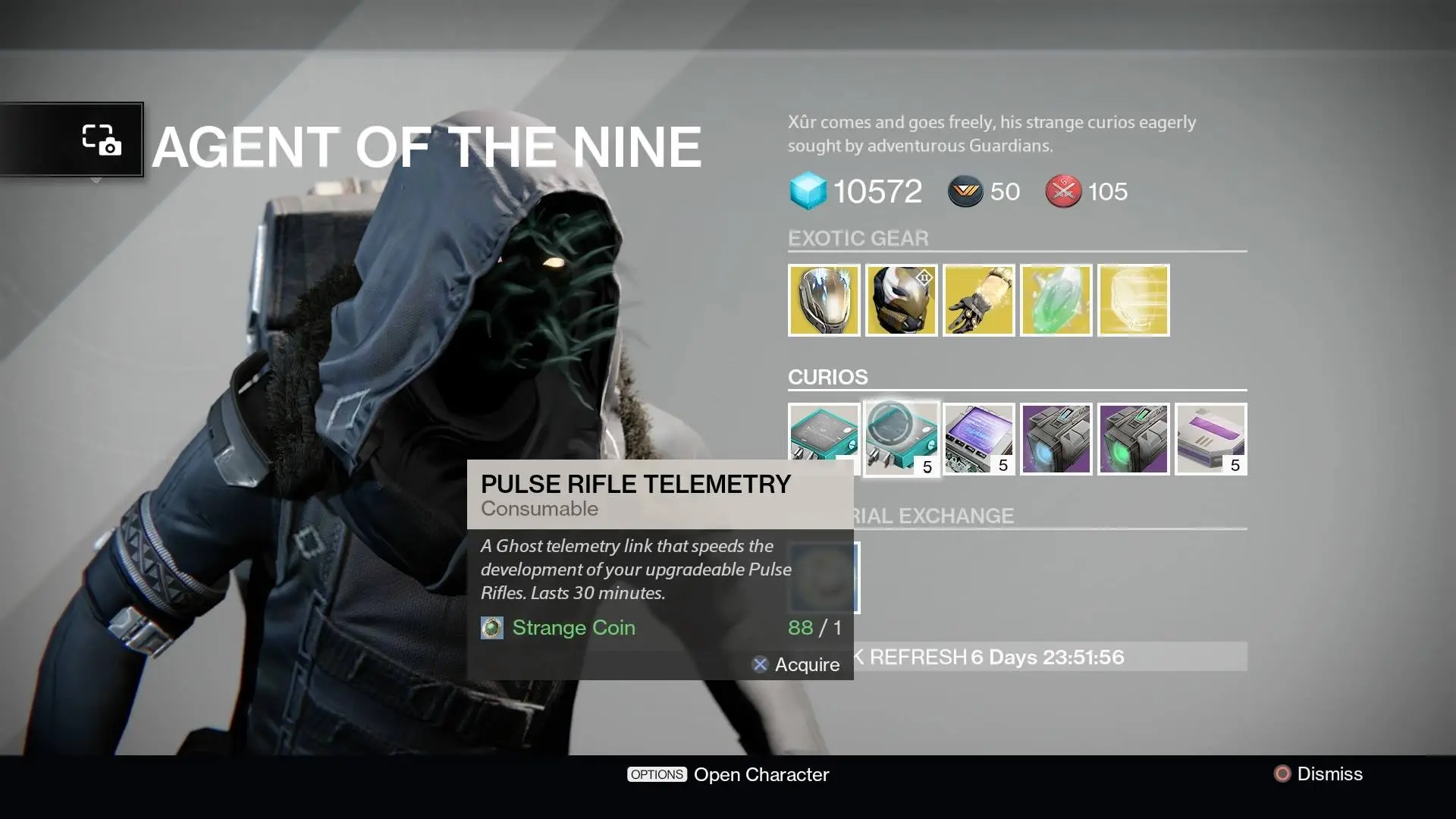Select the faded final Exotic Gear item
Image resolution: width=1456 pixels, height=819 pixels.
[x=1133, y=300]
